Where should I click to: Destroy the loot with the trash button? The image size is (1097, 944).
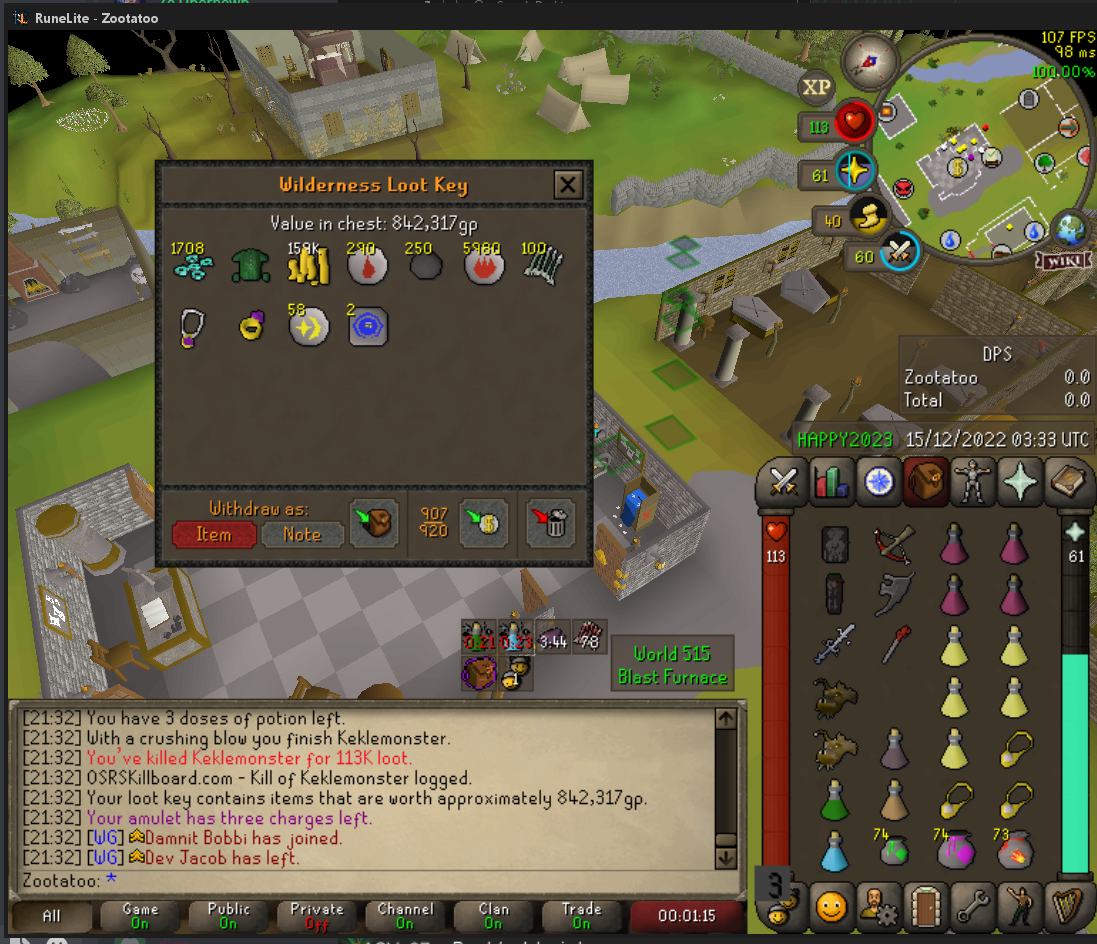[550, 522]
